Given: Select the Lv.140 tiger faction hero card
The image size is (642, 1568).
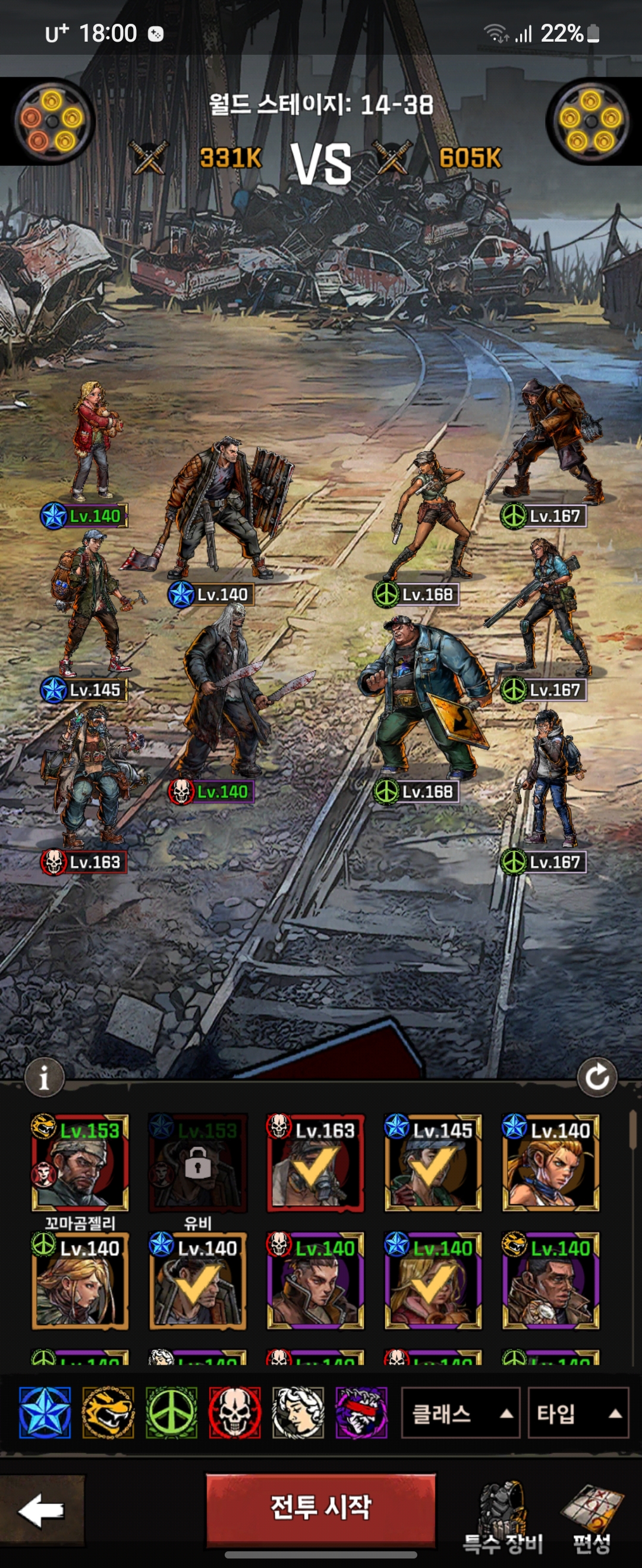Looking at the screenshot, I should 550,1280.
